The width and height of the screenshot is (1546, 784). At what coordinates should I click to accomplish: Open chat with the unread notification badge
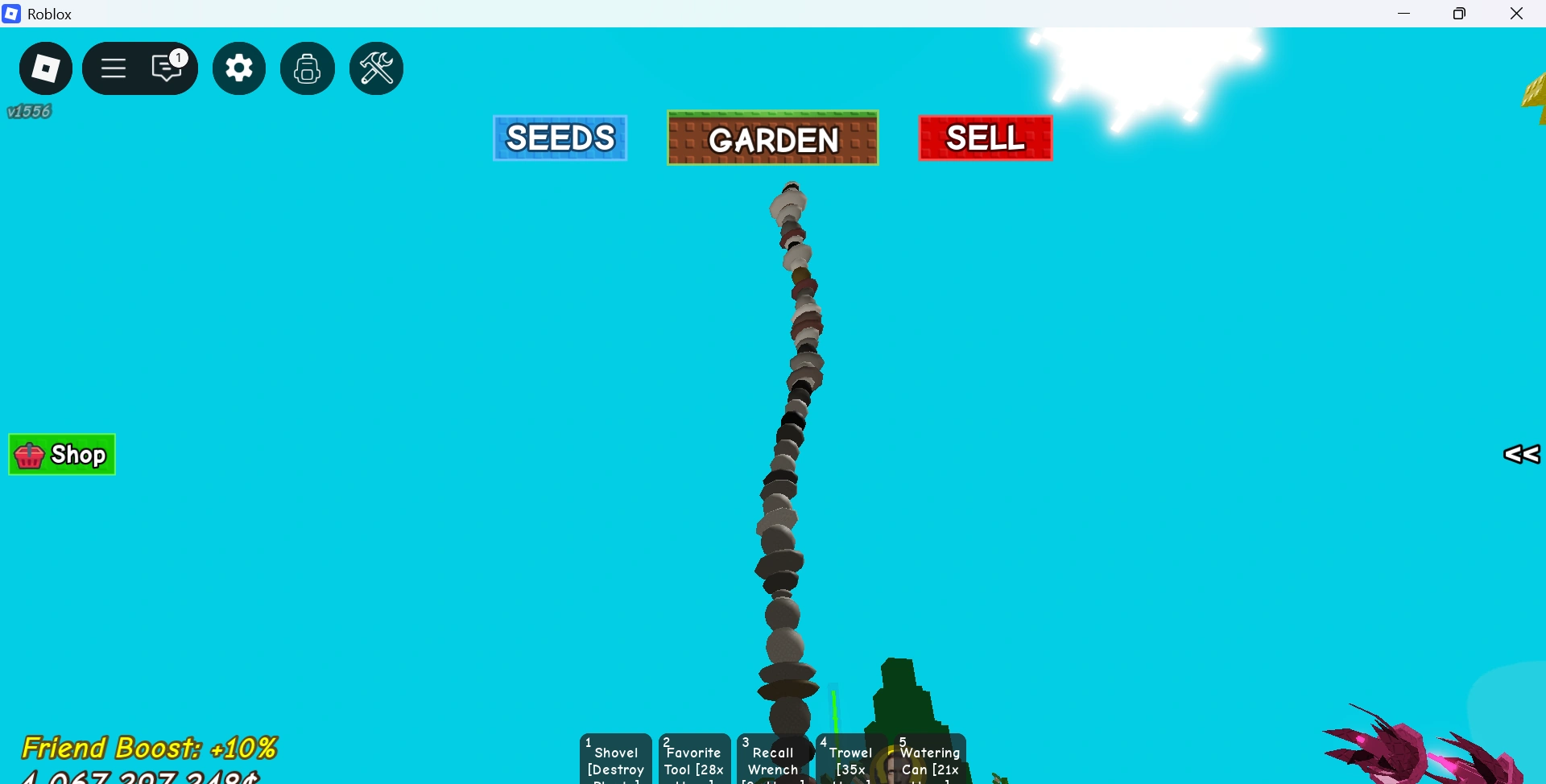pyautogui.click(x=166, y=68)
